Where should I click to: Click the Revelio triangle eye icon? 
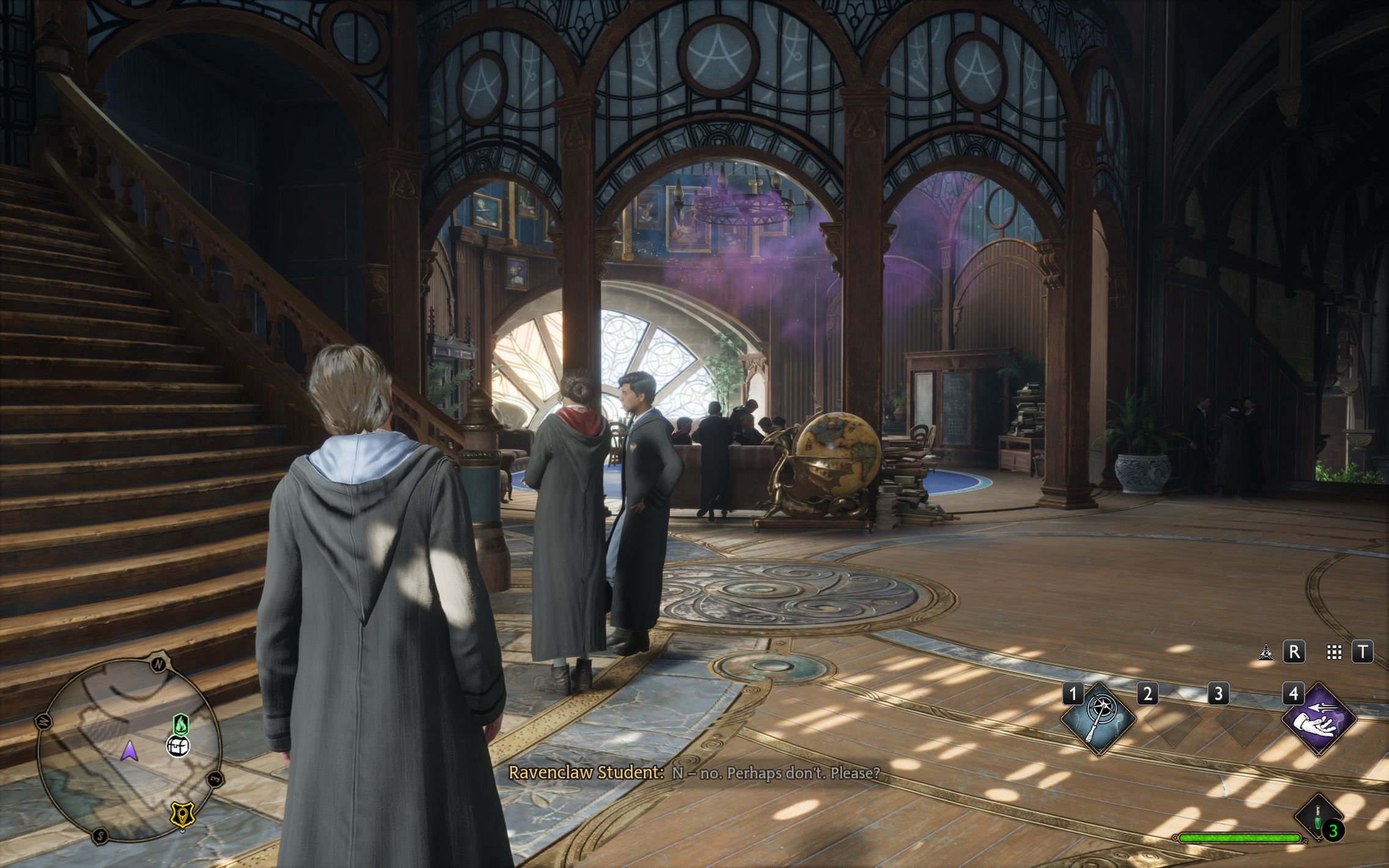[x=1266, y=652]
